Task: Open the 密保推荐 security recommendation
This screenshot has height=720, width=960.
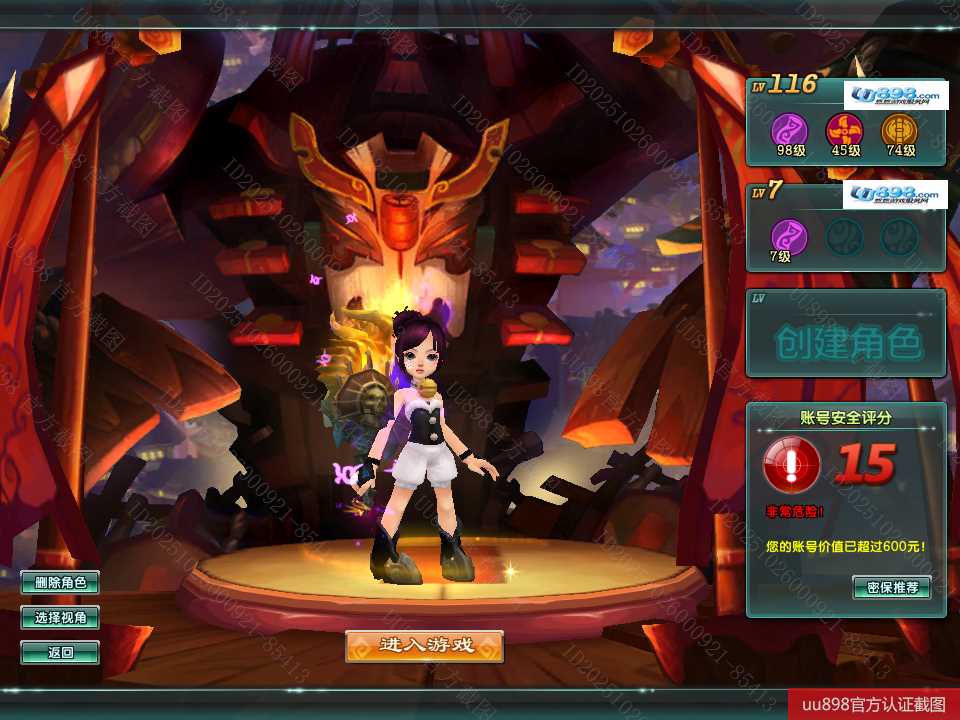Action: (891, 587)
